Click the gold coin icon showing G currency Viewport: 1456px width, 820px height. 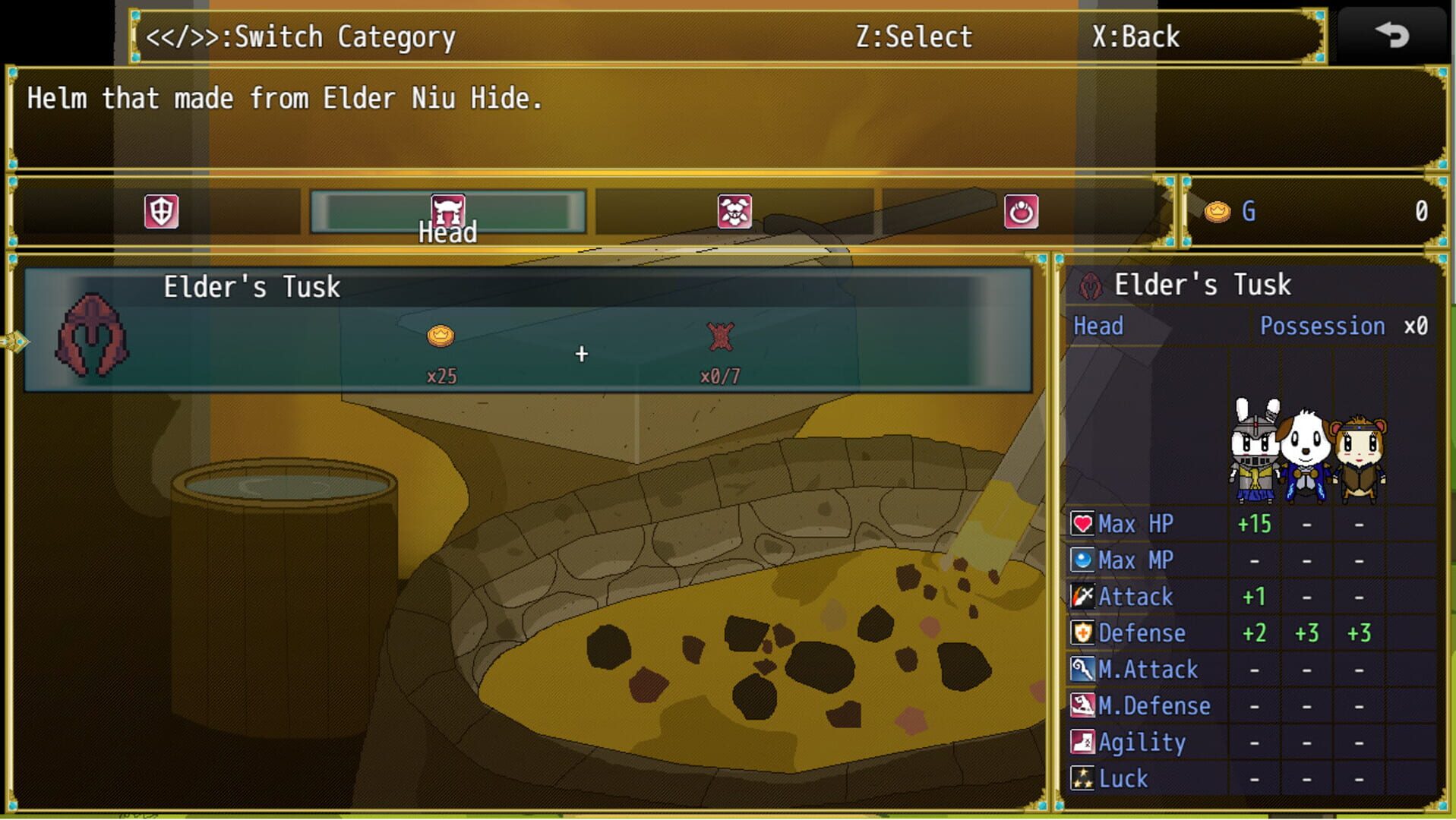1219,212
